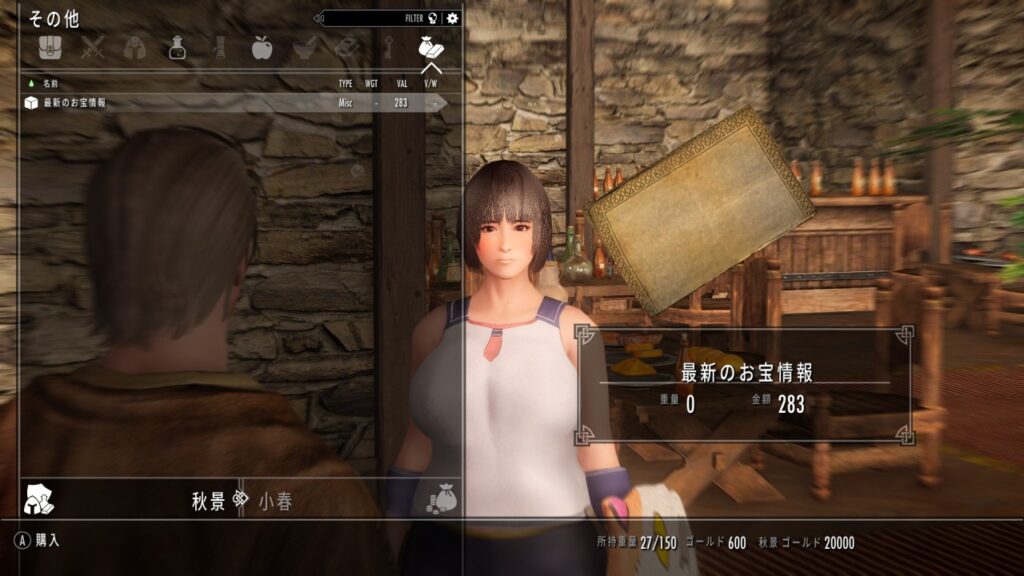This screenshot has height=576, width=1024.
Task: Select the misc sack and ingot category
Action: [x=431, y=47]
